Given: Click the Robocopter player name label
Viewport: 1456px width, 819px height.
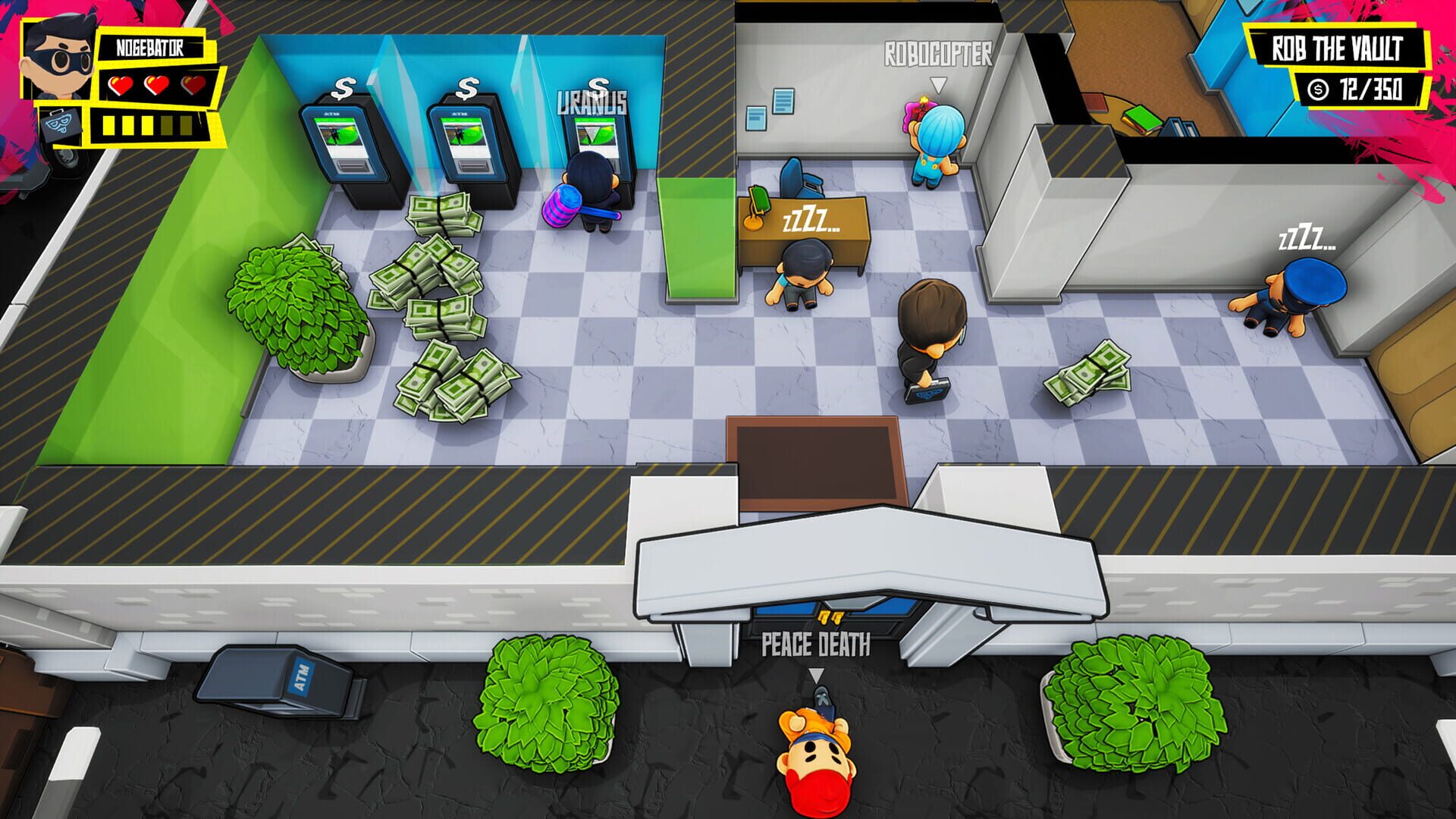Looking at the screenshot, I should [x=939, y=54].
